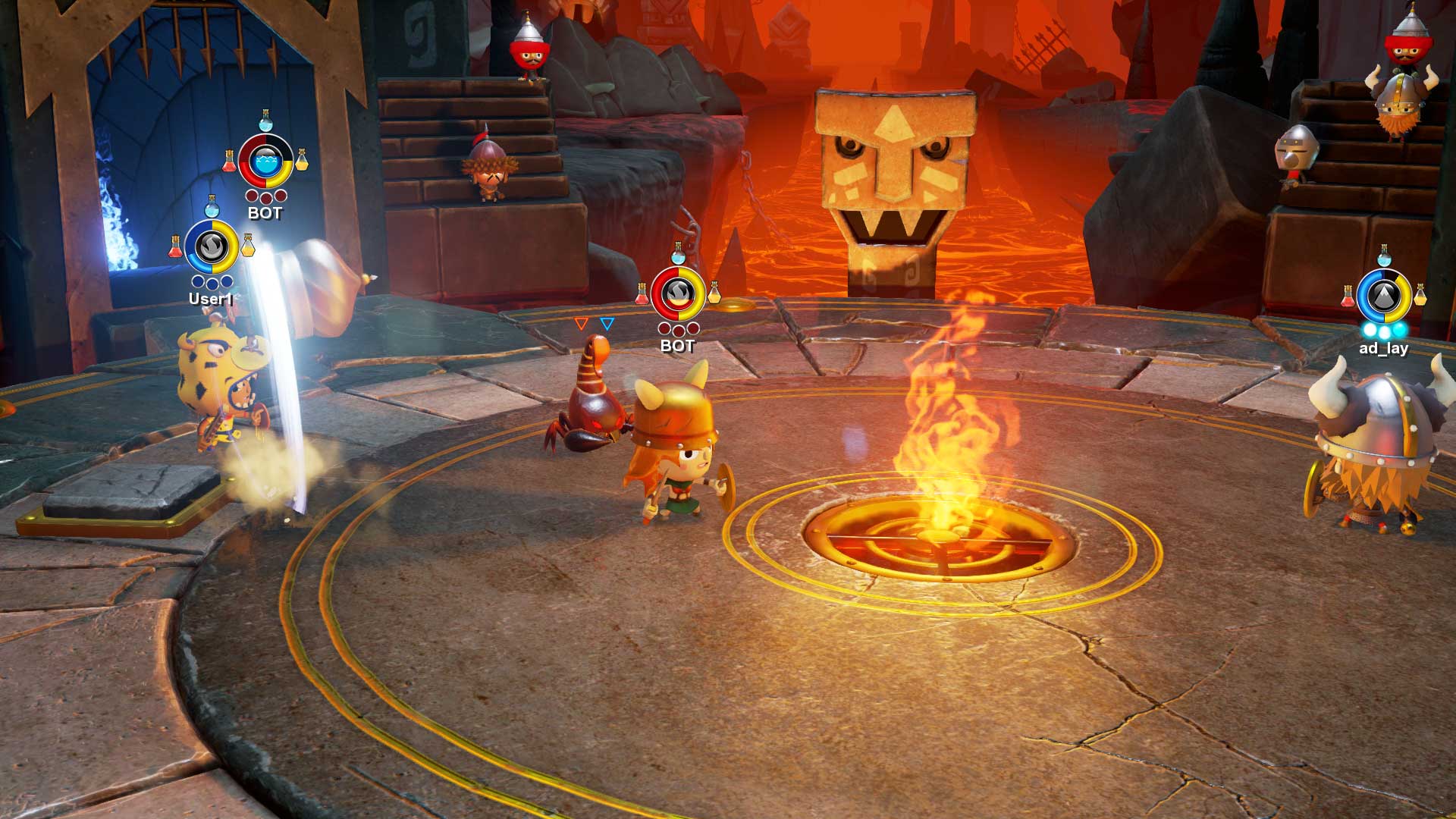1456x819 pixels.
Task: Select the red flask left of ad_lay's badge
Action: click(x=1348, y=296)
